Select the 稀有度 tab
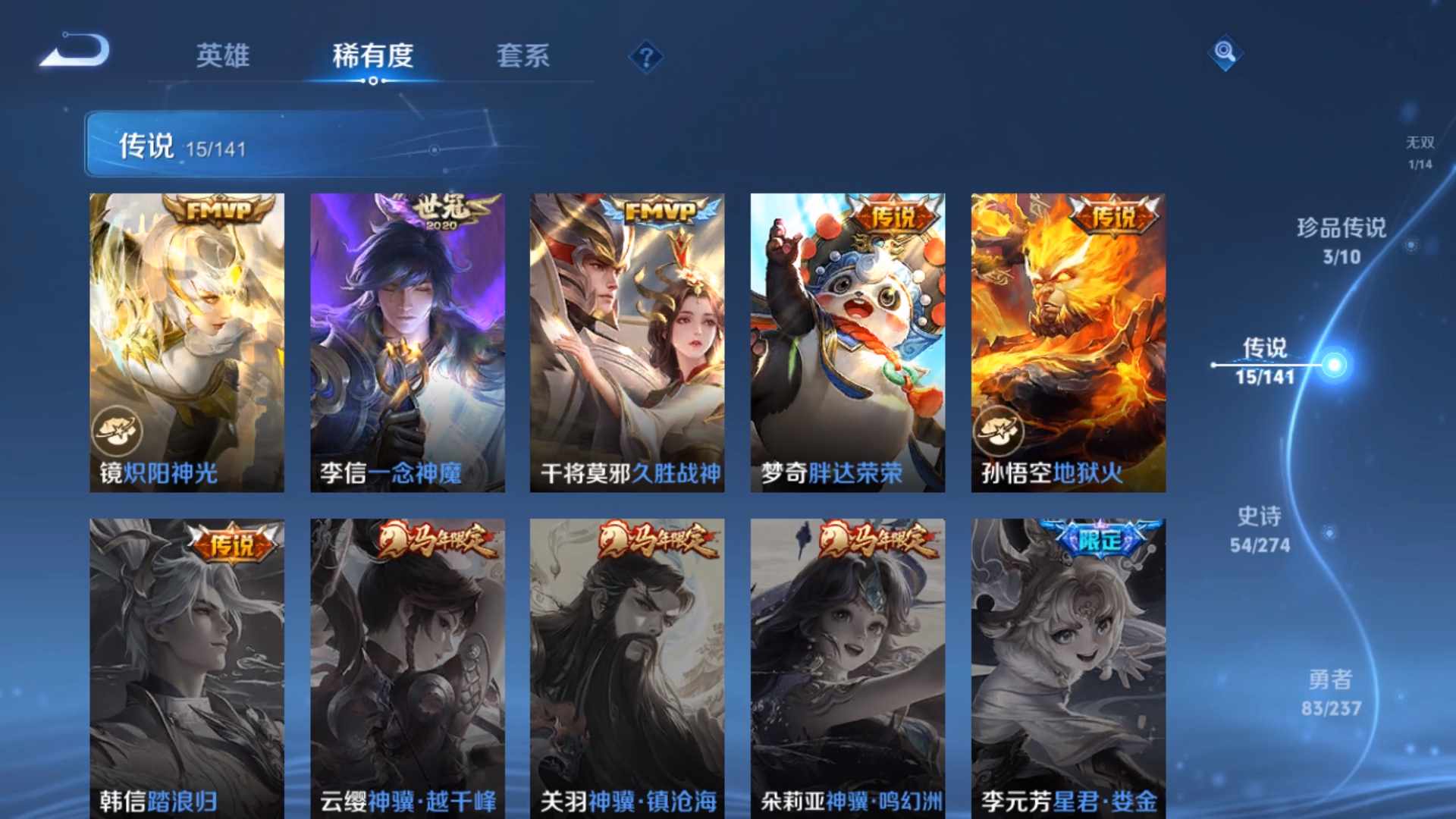This screenshot has width=1456, height=819. point(372,55)
